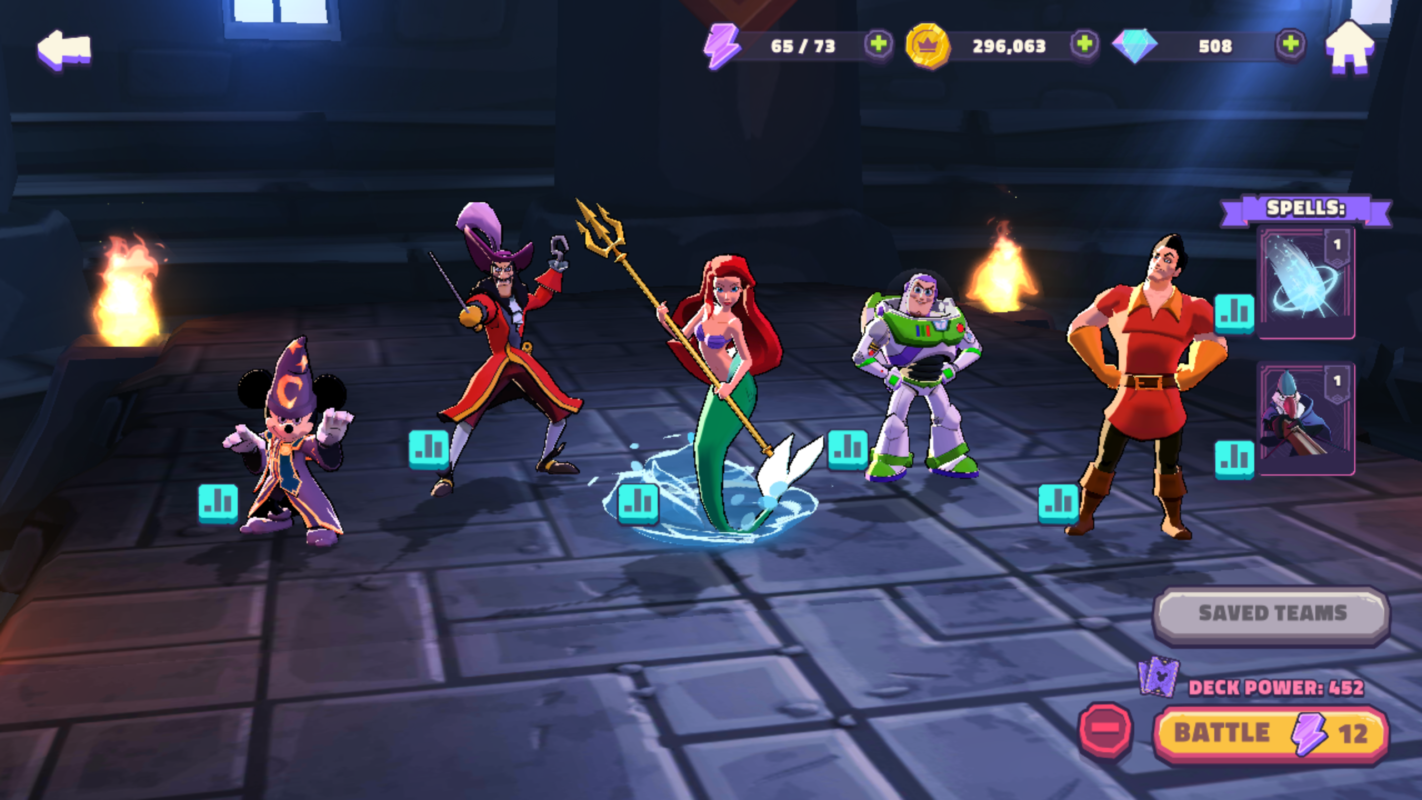This screenshot has width=1422, height=800.
Task: Select the hunter with rifle spell card
Action: click(1306, 418)
